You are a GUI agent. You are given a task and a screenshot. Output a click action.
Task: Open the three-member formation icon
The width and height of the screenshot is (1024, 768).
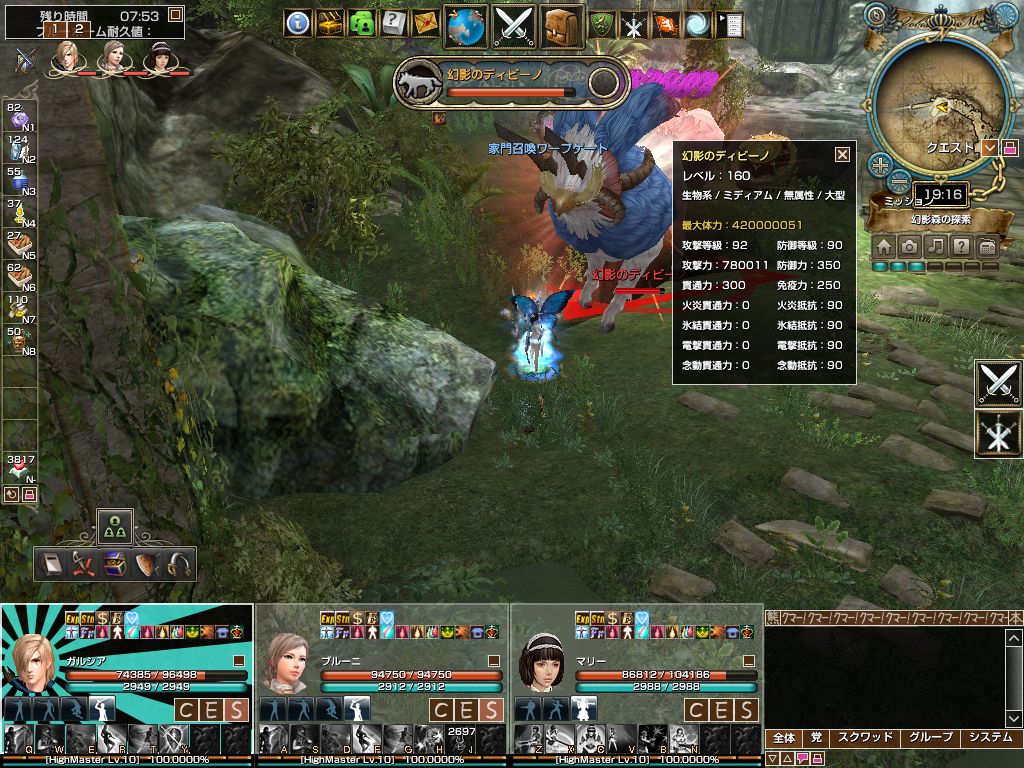pyautogui.click(x=115, y=525)
